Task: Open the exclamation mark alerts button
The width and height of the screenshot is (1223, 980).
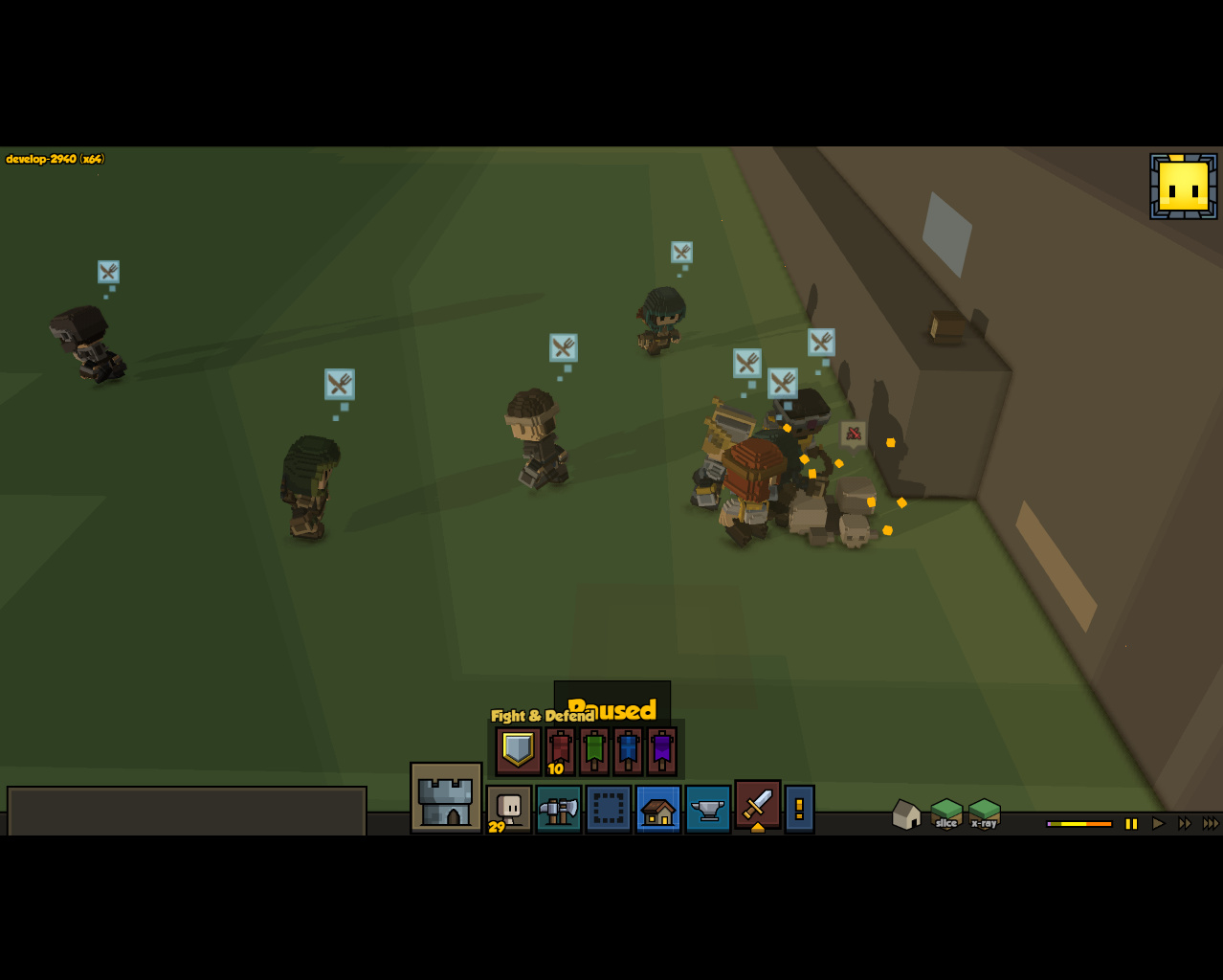Action: [x=799, y=810]
